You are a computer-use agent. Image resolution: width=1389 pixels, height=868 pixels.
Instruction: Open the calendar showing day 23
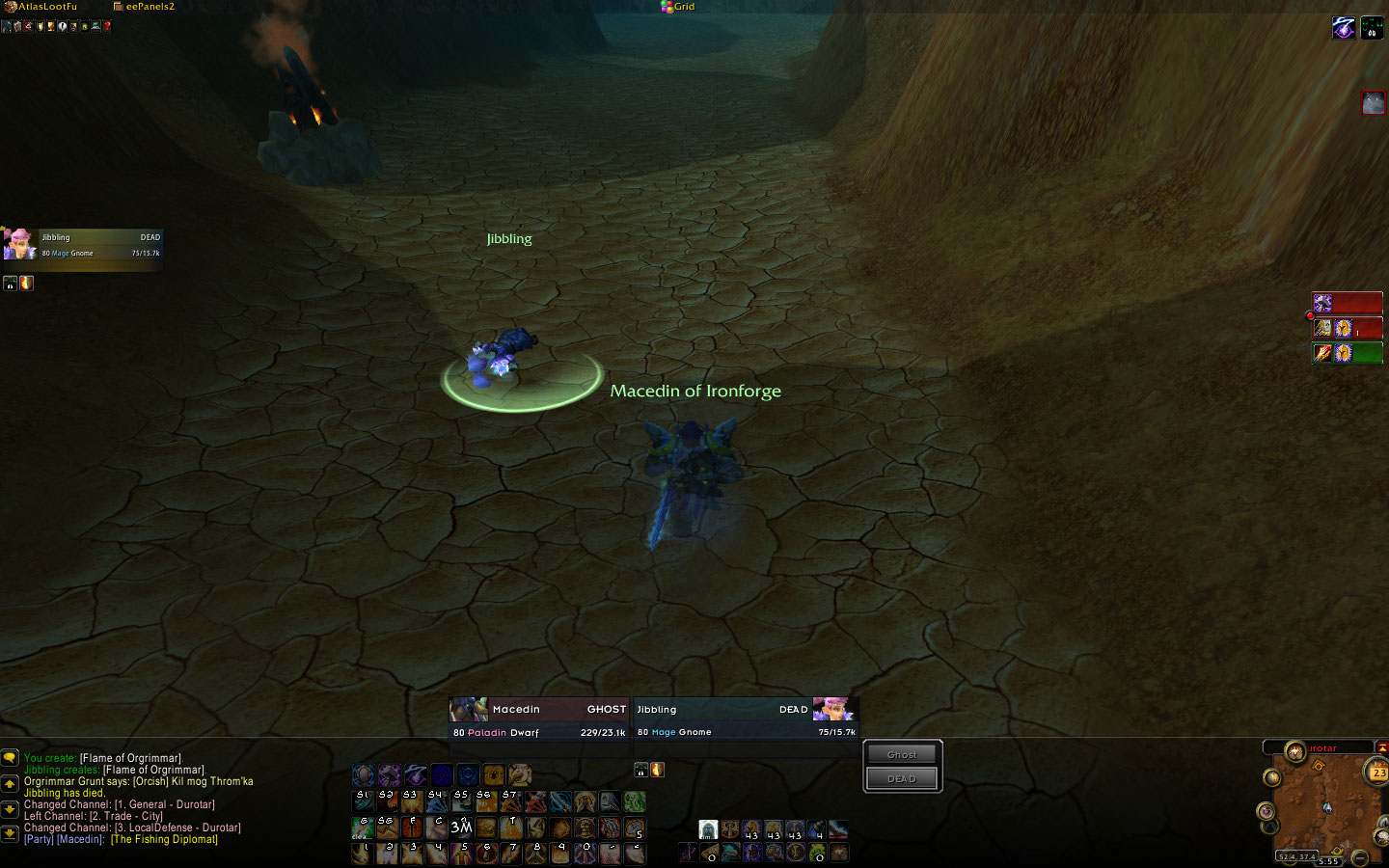(x=1378, y=772)
